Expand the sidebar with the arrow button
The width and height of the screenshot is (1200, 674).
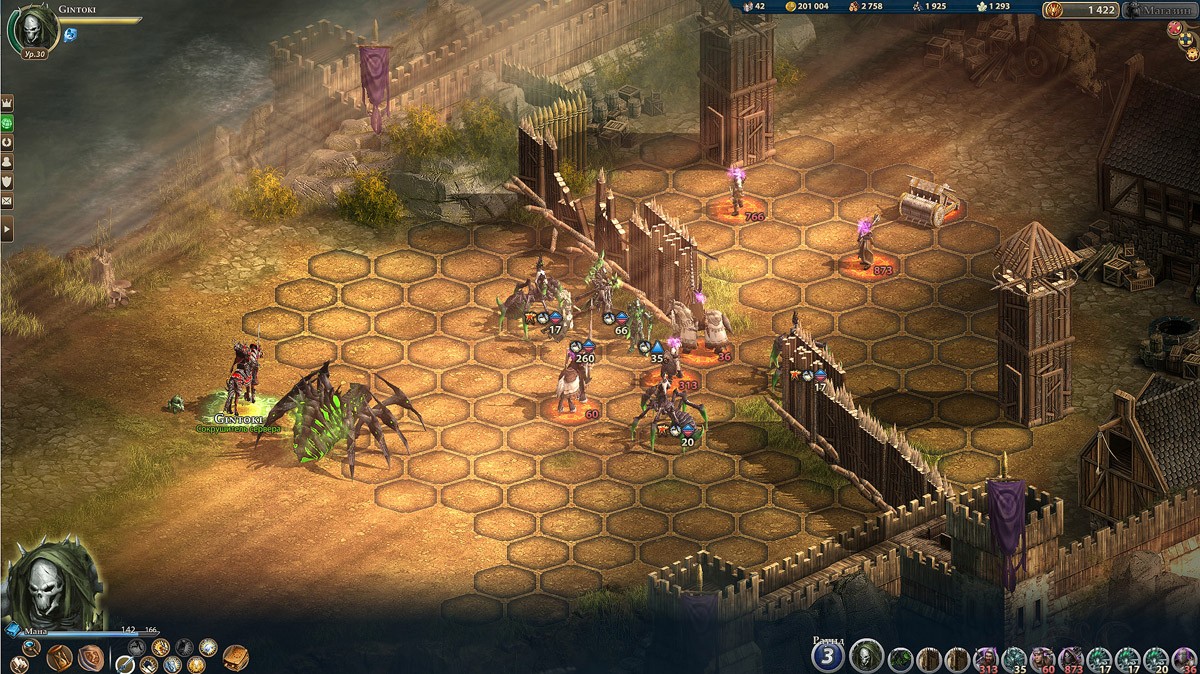click(7, 230)
